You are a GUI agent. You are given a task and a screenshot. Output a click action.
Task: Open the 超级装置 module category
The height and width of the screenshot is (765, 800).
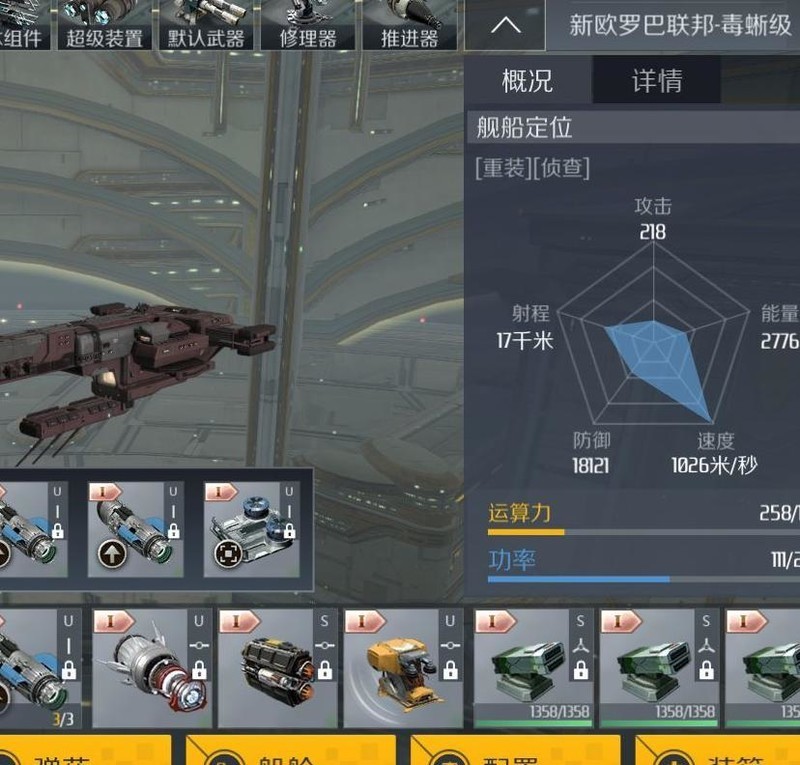104,25
